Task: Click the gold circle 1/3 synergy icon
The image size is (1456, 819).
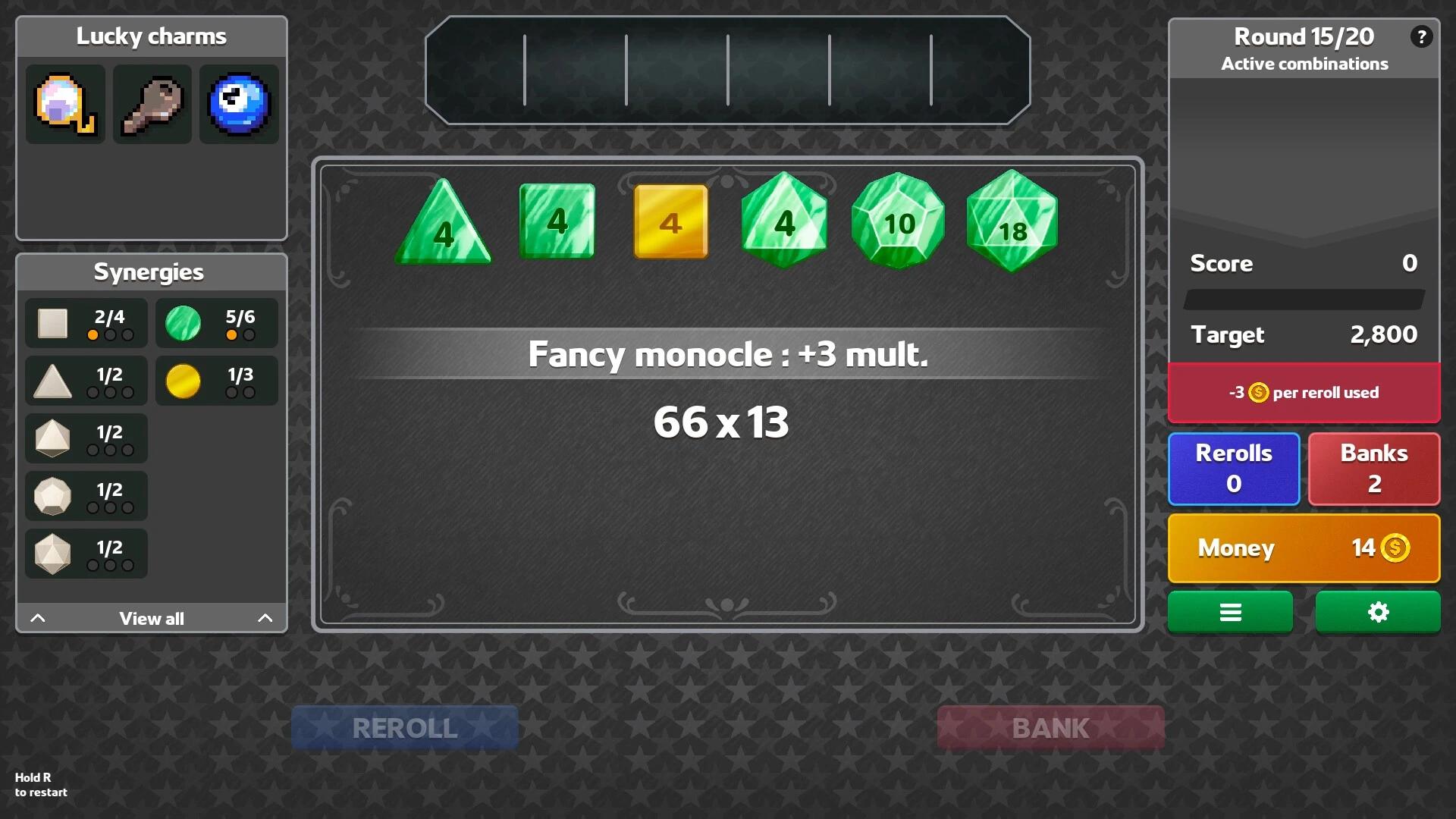Action: (x=184, y=380)
